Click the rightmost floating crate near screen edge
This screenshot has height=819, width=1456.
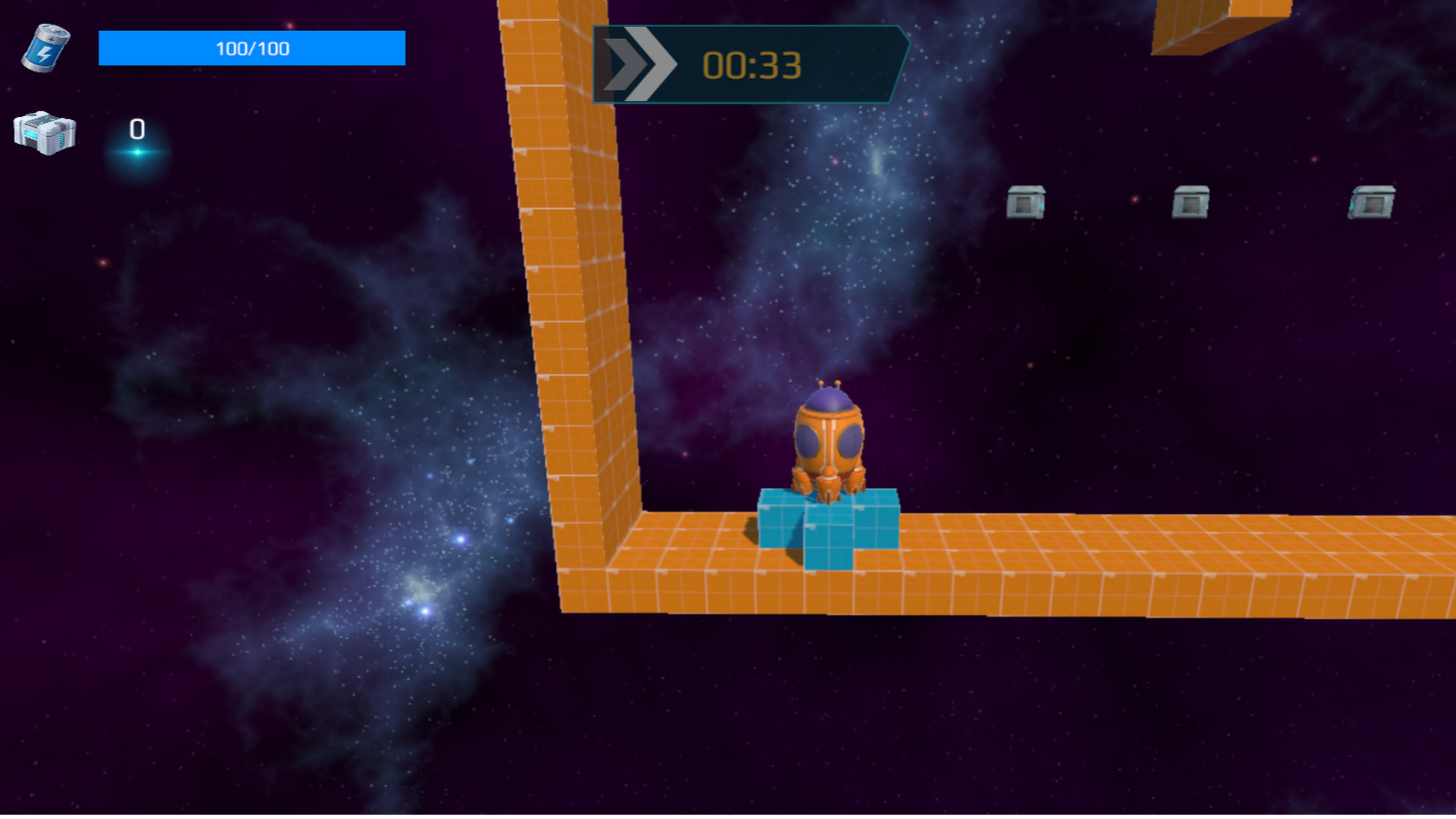[1371, 204]
